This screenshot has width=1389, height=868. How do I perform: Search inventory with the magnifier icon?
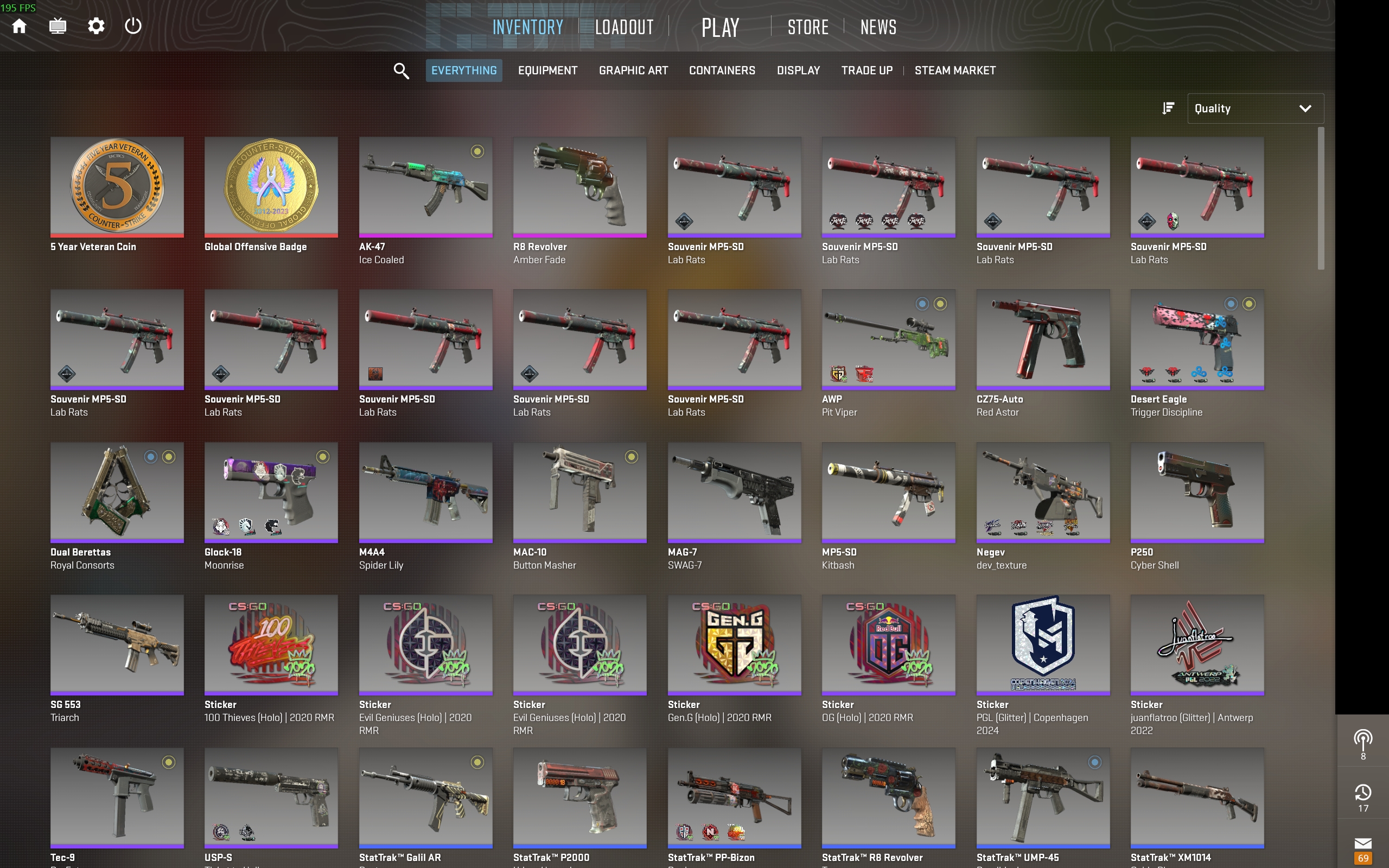(401, 71)
